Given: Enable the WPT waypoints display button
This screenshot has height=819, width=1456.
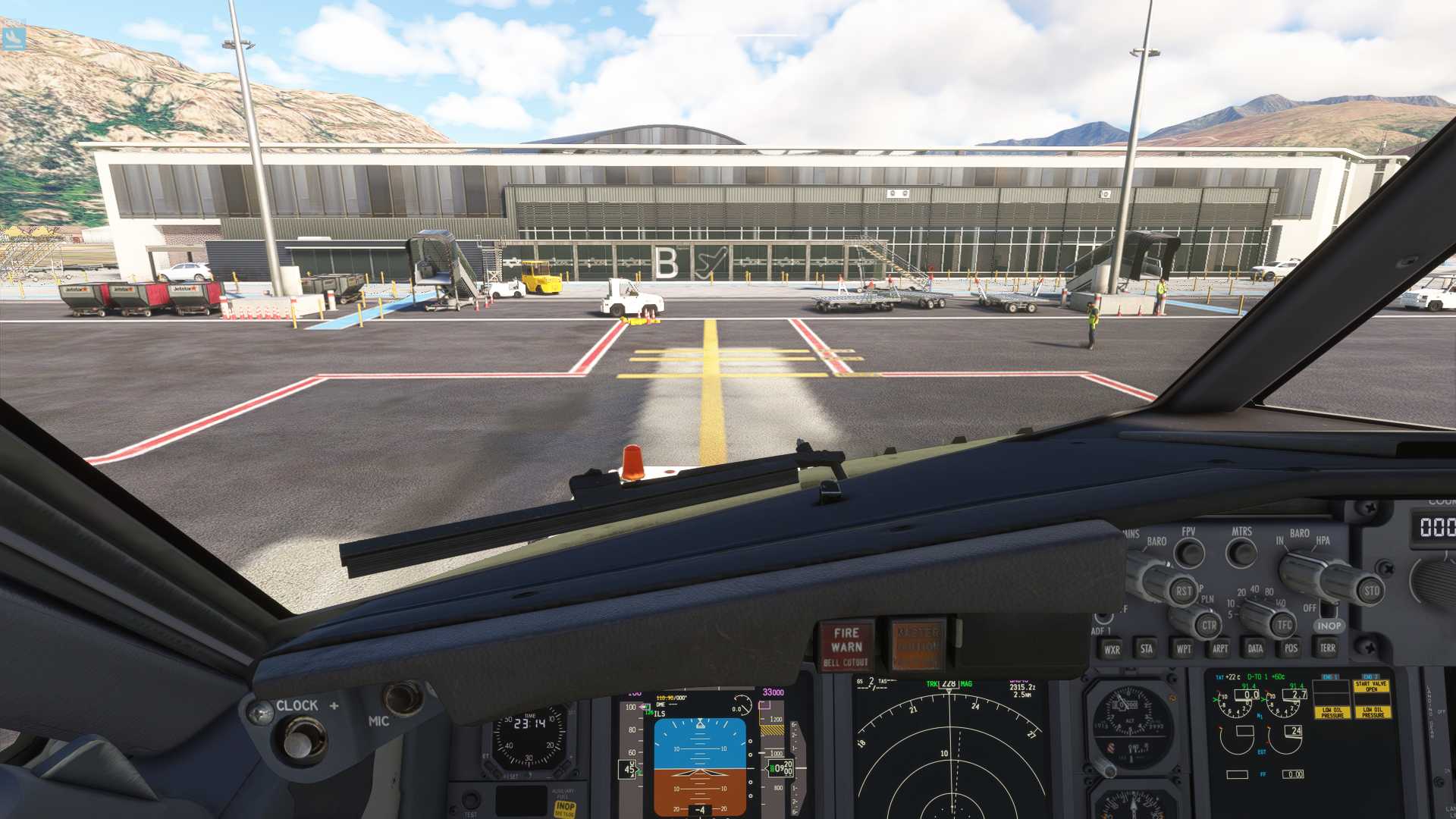Looking at the screenshot, I should click(x=1183, y=648).
